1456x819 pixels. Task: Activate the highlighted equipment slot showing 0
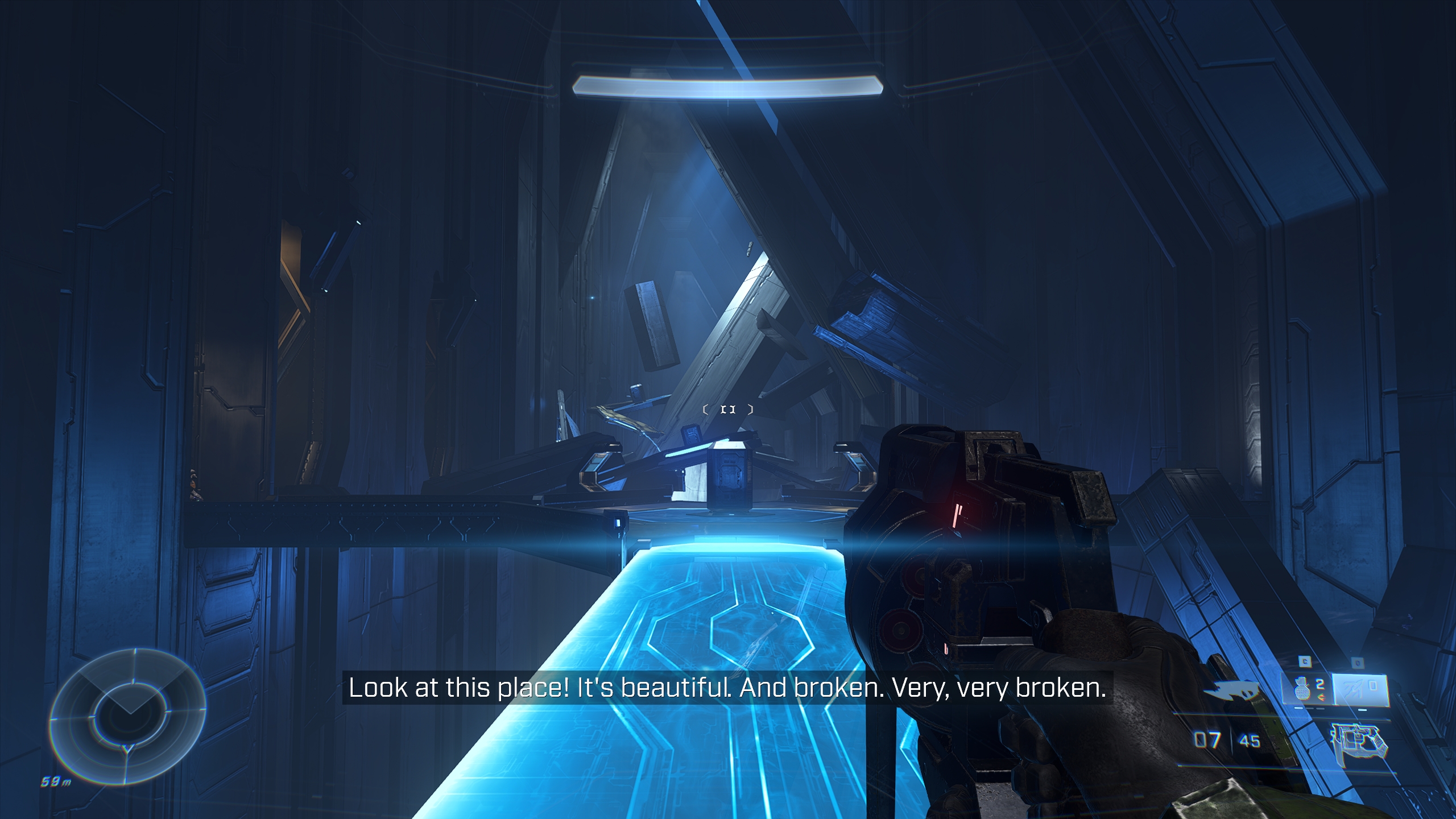point(1360,689)
